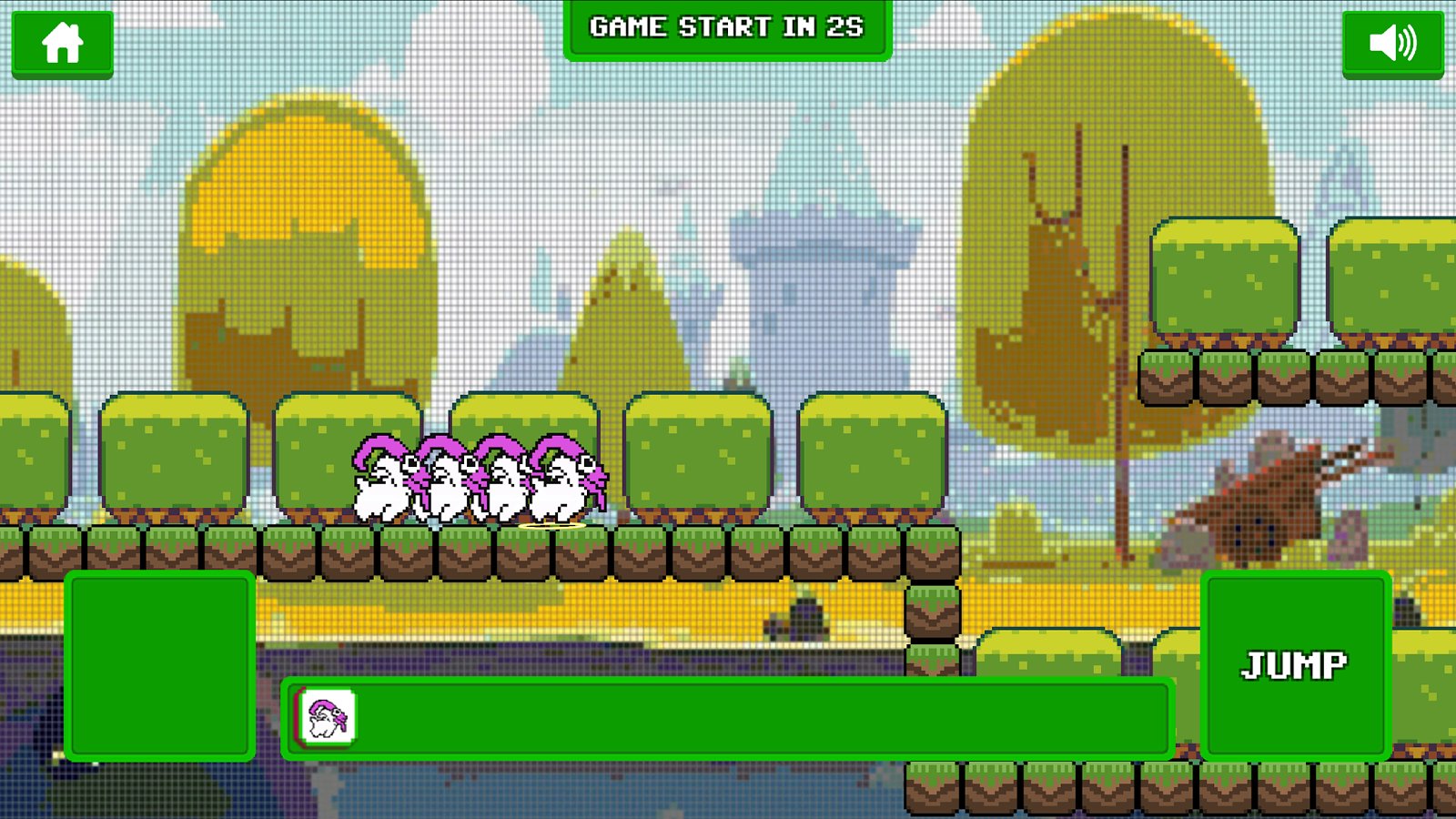
Task: Tap the JUMP button
Action: coord(1295,665)
